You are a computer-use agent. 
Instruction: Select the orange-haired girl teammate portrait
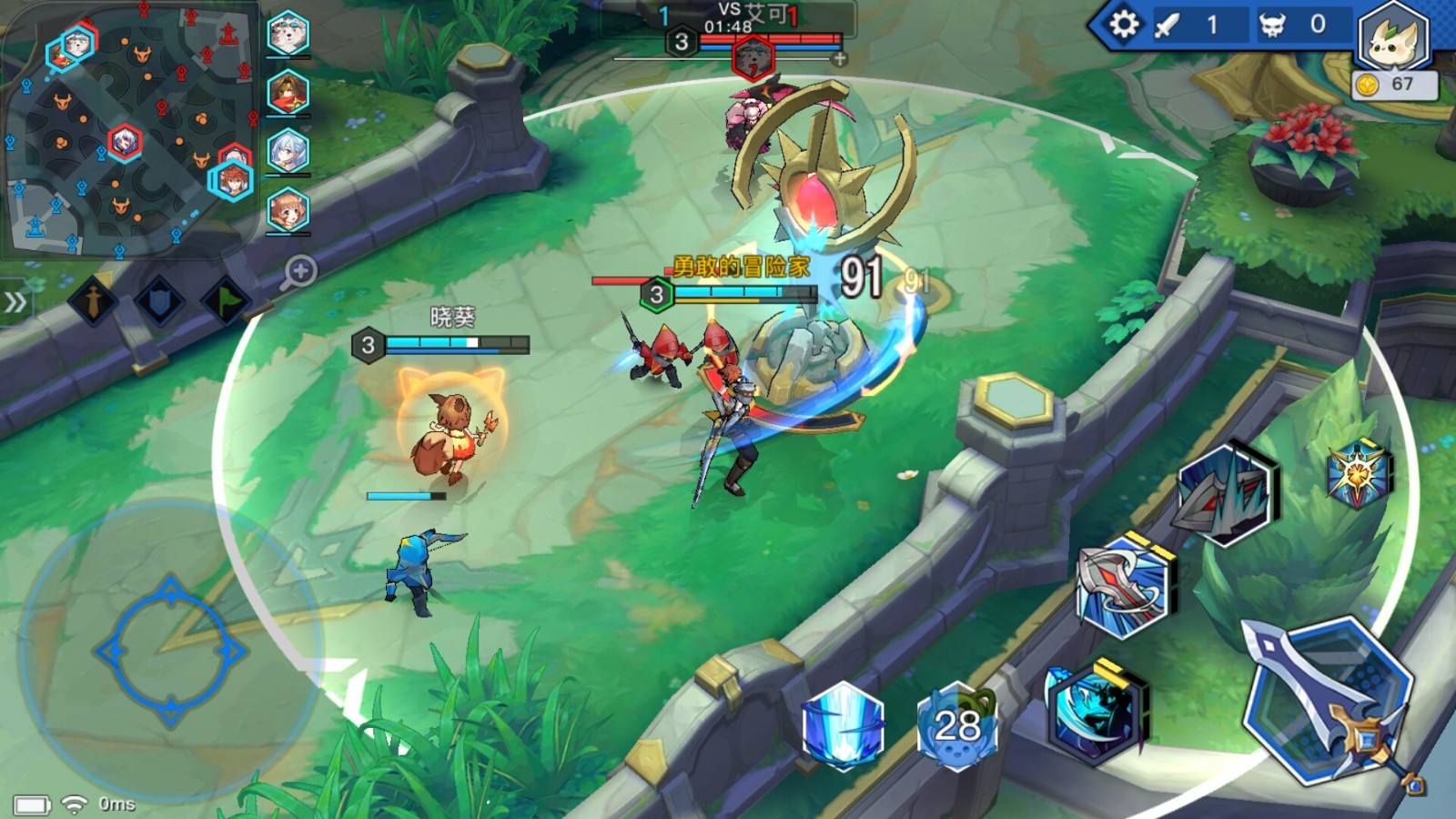click(288, 211)
